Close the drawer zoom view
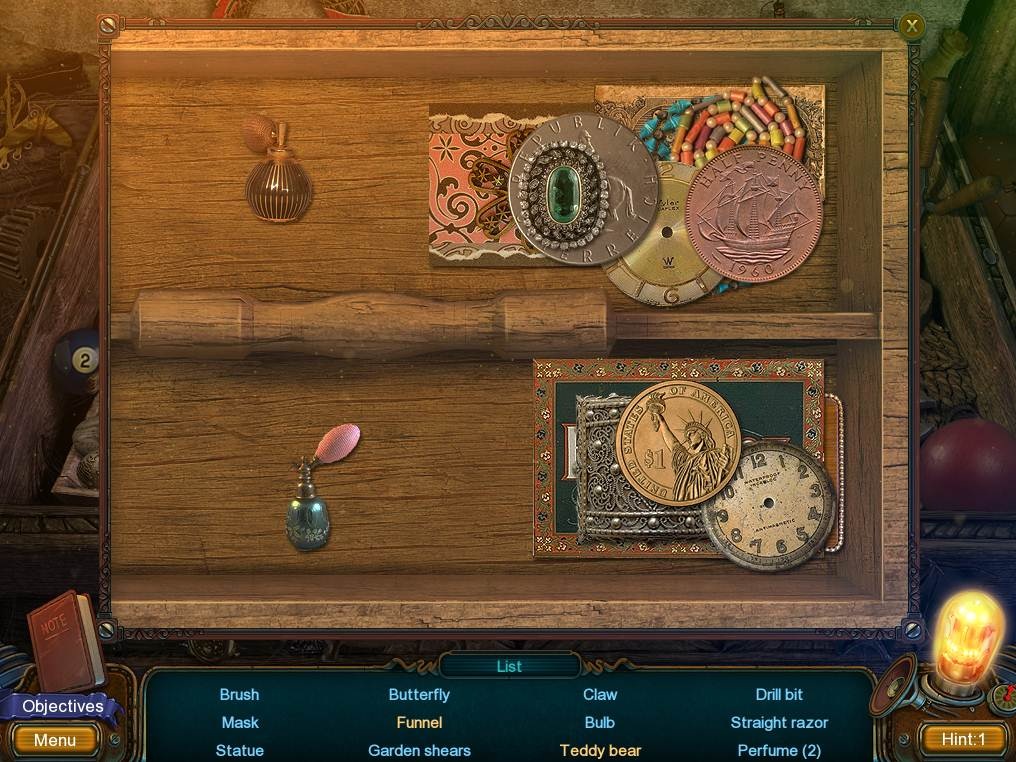This screenshot has width=1016, height=762. pyautogui.click(x=911, y=26)
